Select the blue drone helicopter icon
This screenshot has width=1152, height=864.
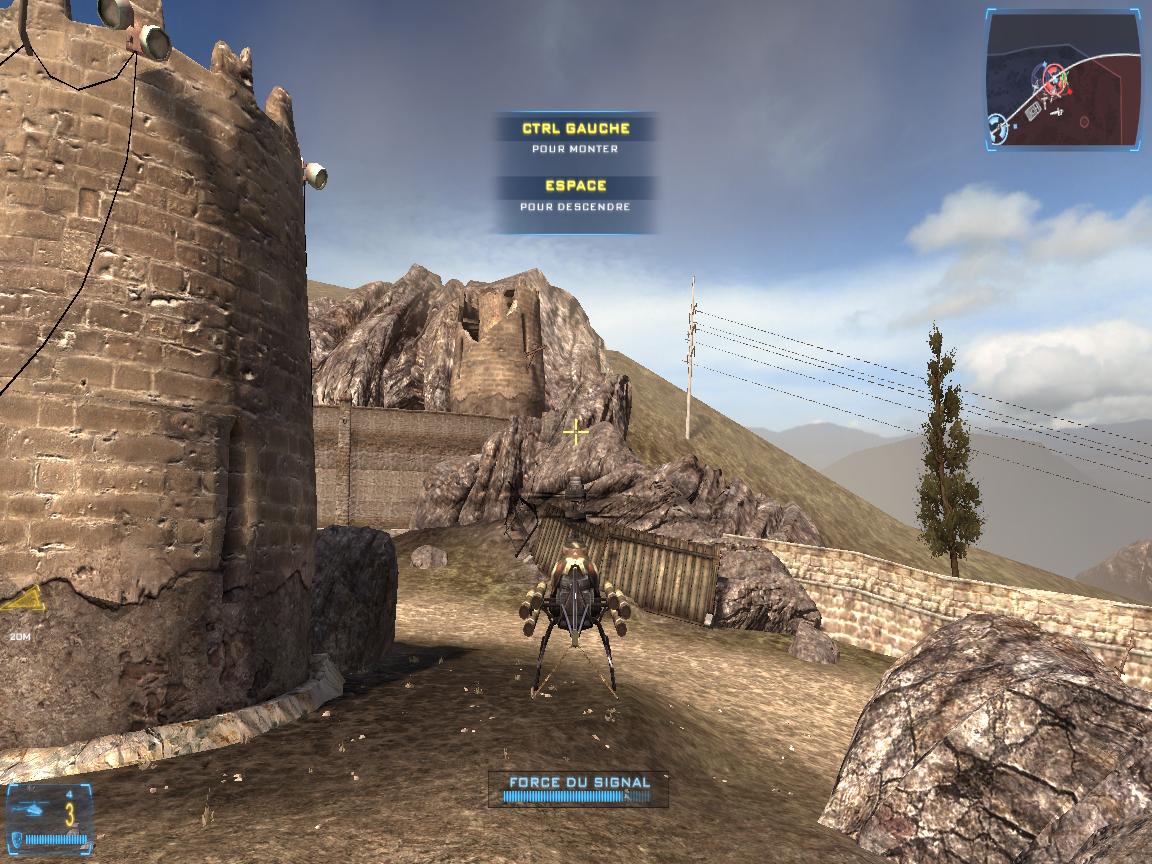(x=31, y=809)
